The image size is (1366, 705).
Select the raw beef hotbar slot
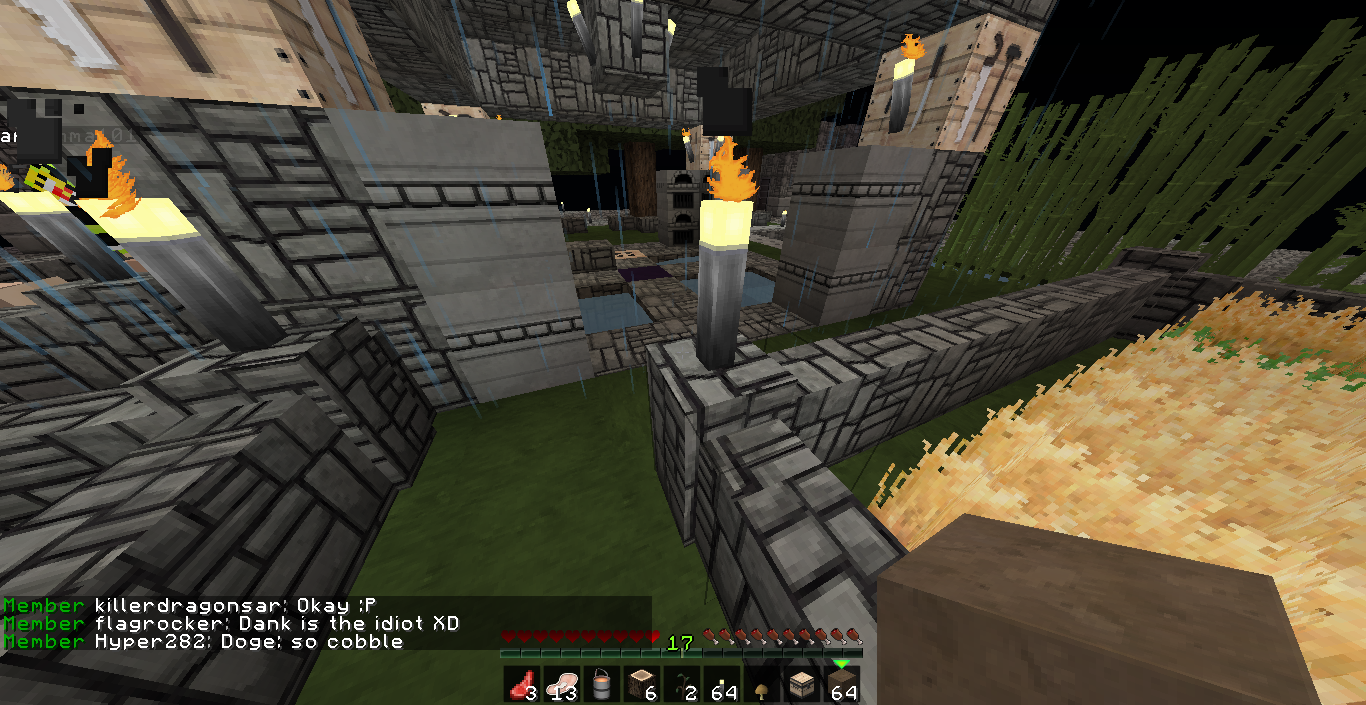tap(521, 685)
